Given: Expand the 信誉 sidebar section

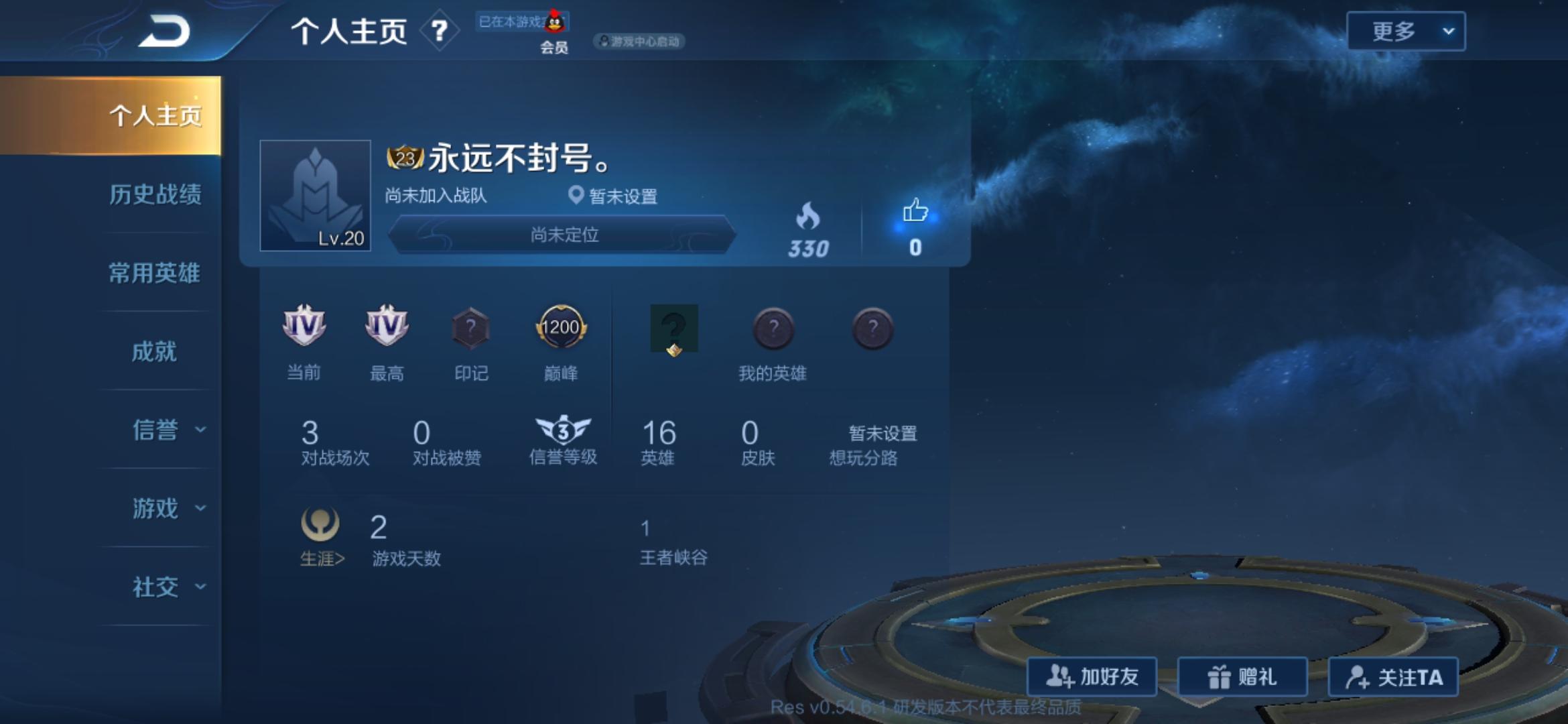Looking at the screenshot, I should click(x=155, y=430).
